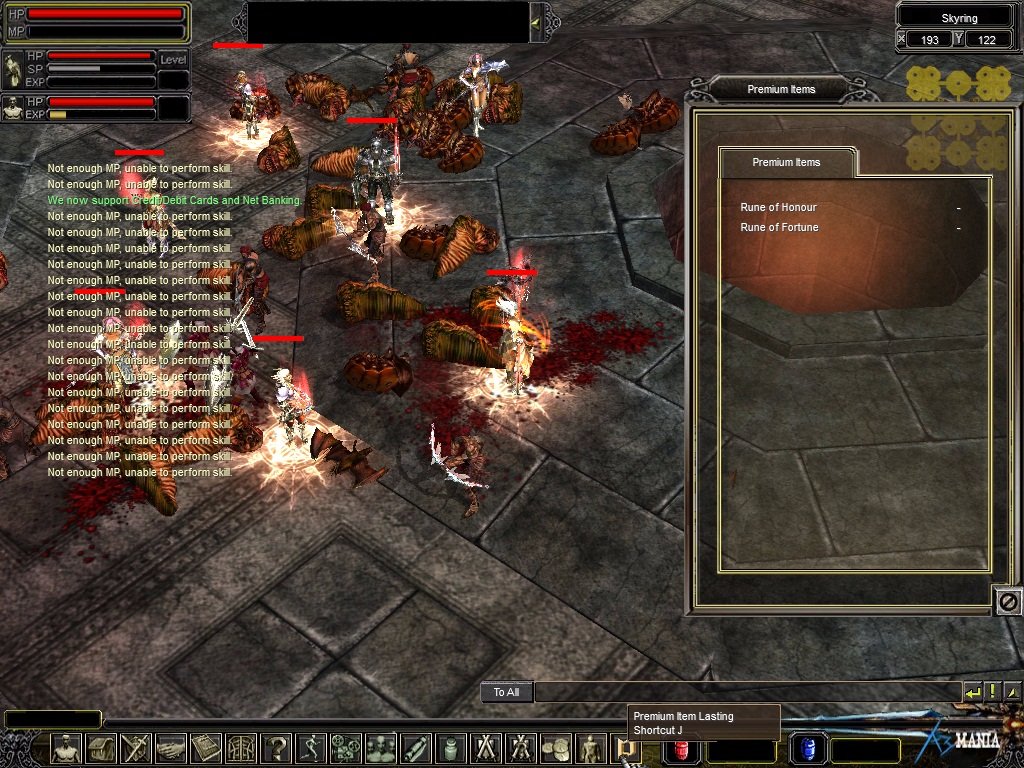Open the To All chat channel selector

(506, 692)
